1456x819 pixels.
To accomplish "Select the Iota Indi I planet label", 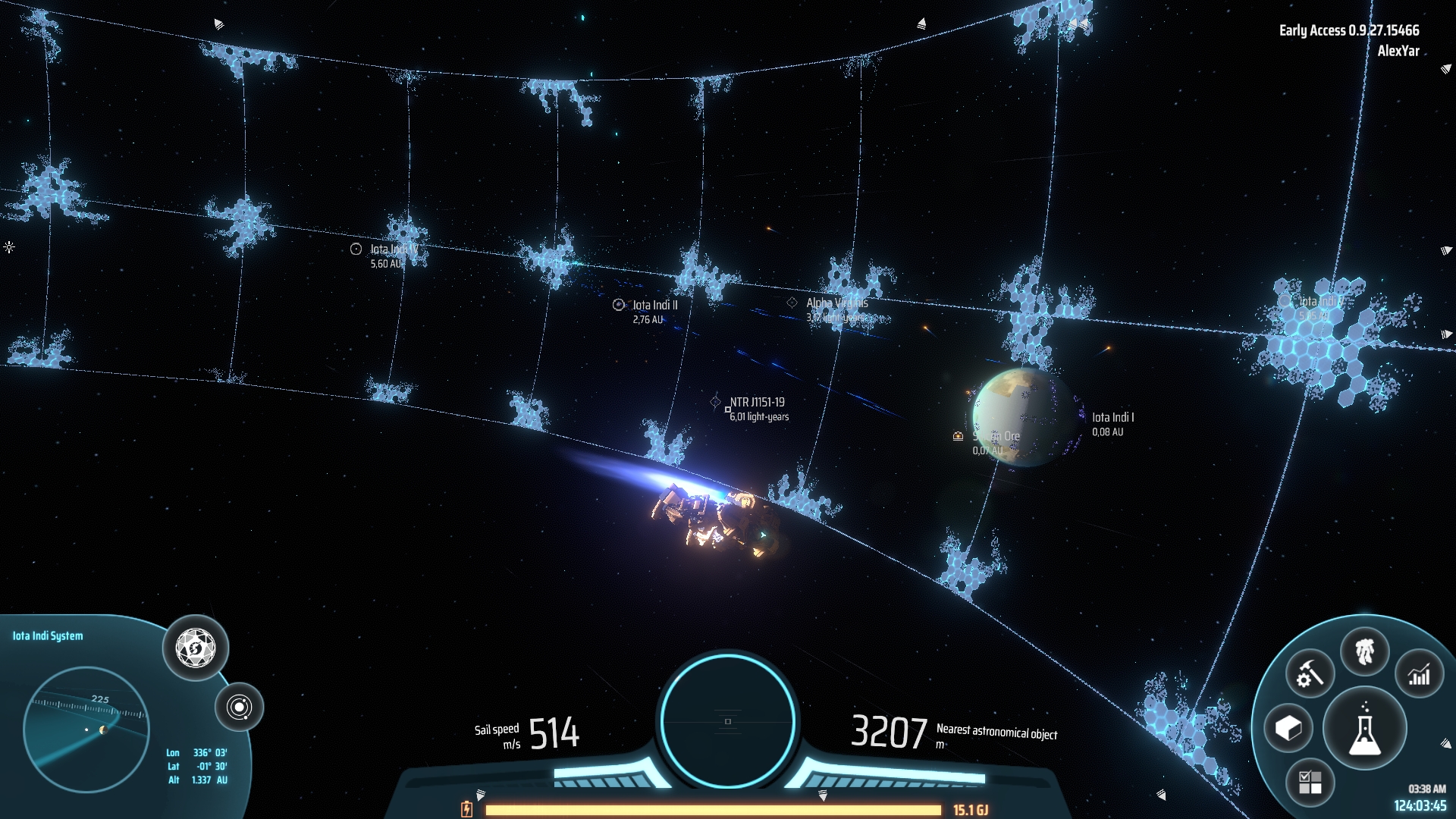I will pos(1112,418).
